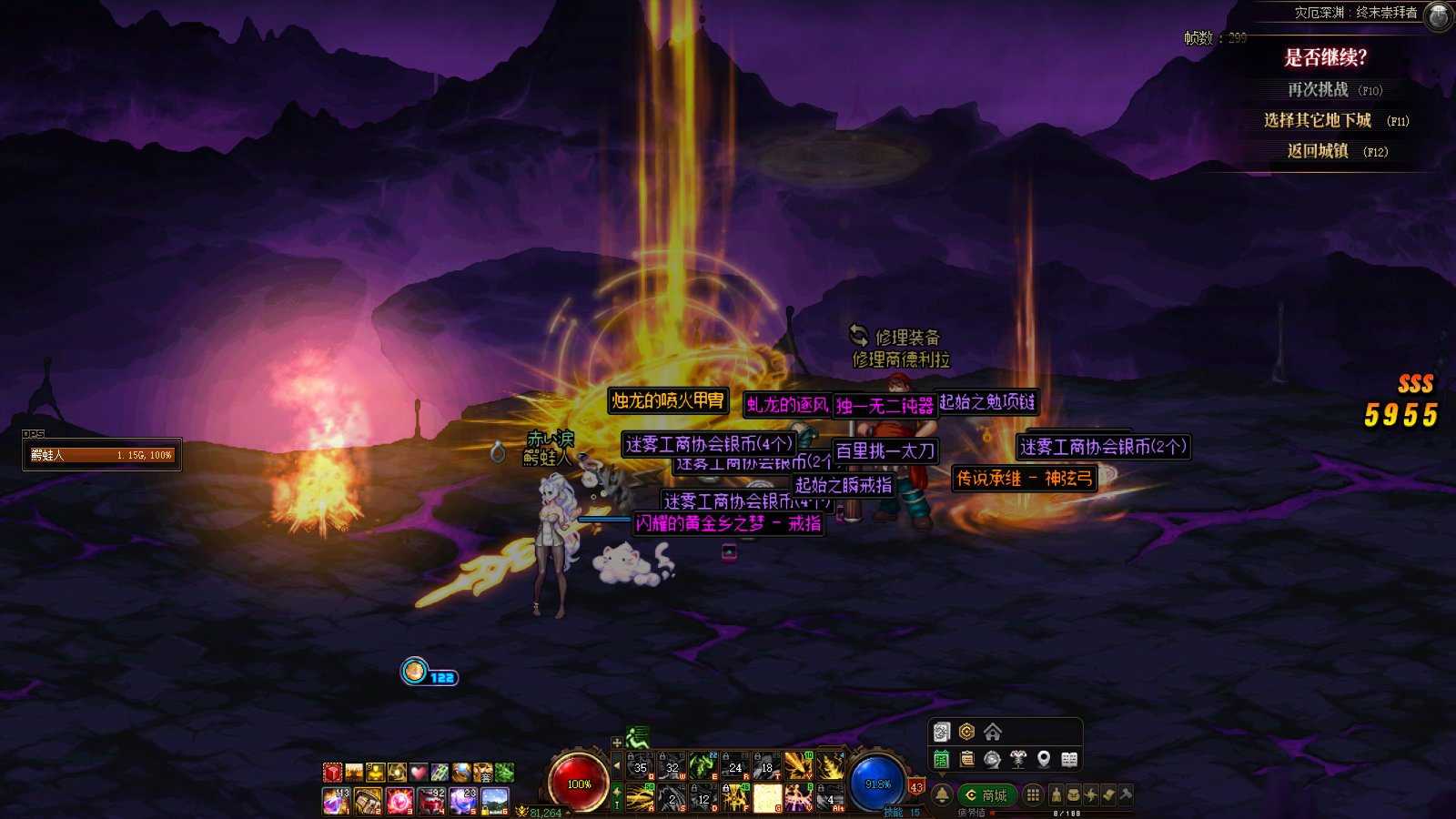This screenshot has width=1456, height=819.
Task: Open the open-book icon
Action: click(x=1069, y=759)
